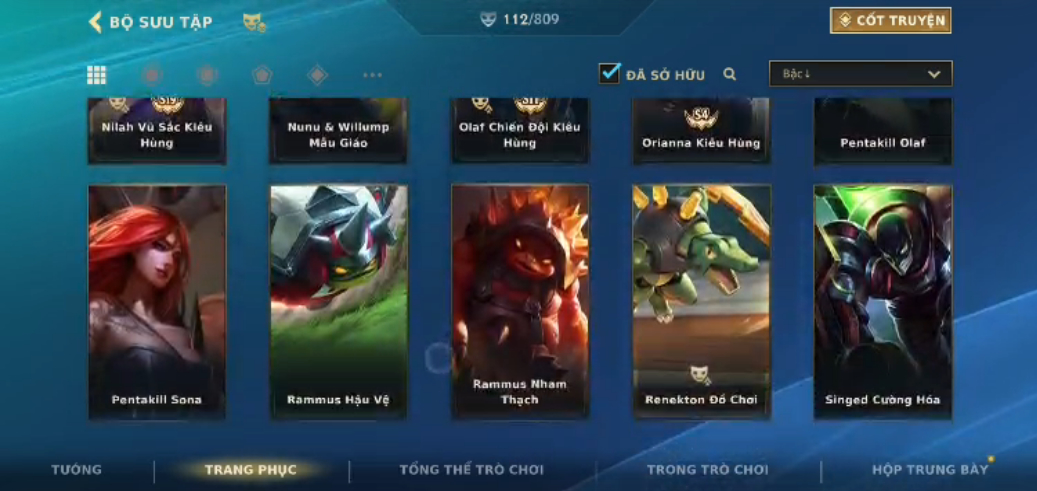This screenshot has width=1037, height=491.
Task: Click the magnifying glass search icon
Action: 730,74
